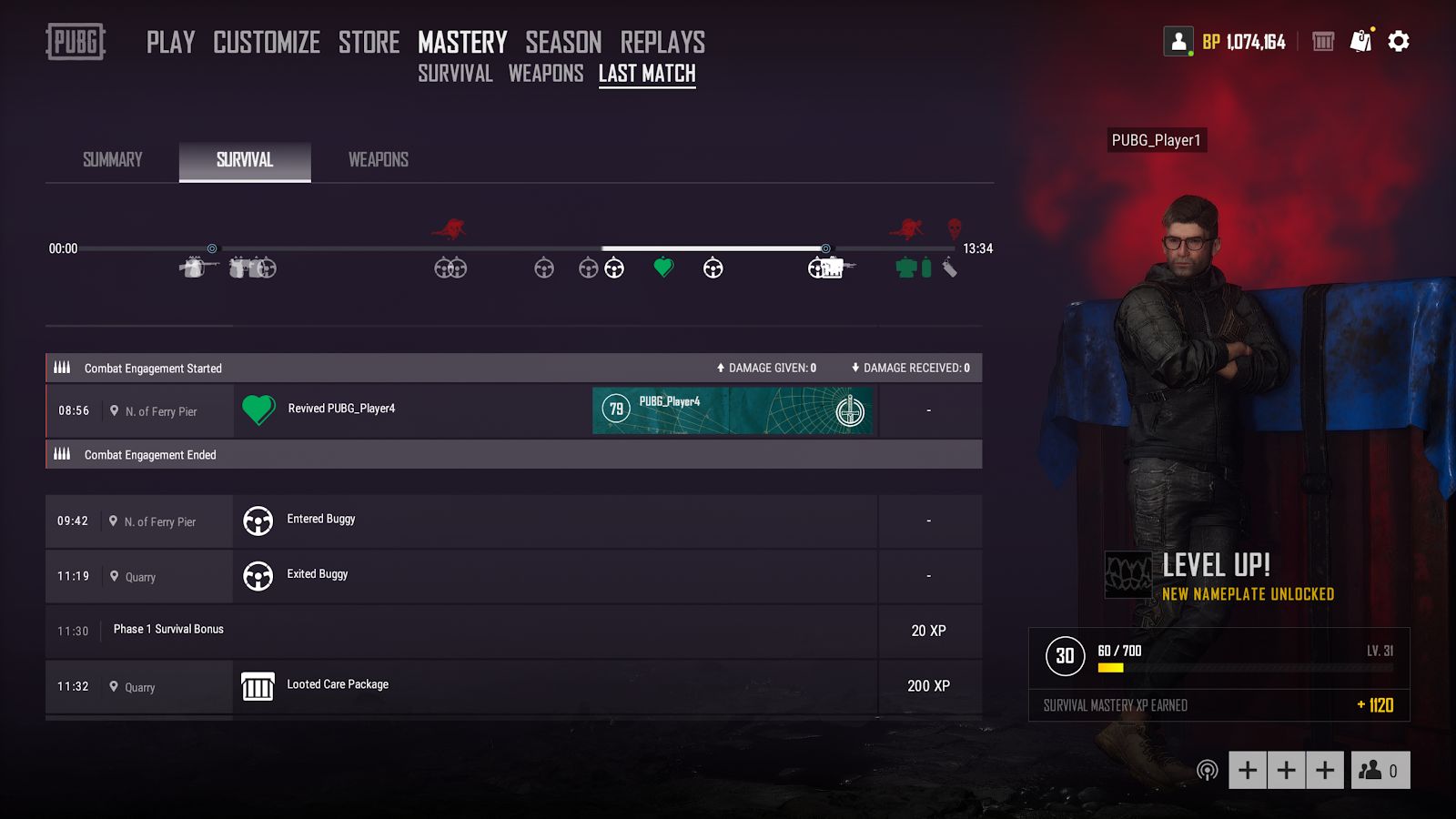
Task: Open the WEAPONS tab of last match
Action: tap(378, 160)
